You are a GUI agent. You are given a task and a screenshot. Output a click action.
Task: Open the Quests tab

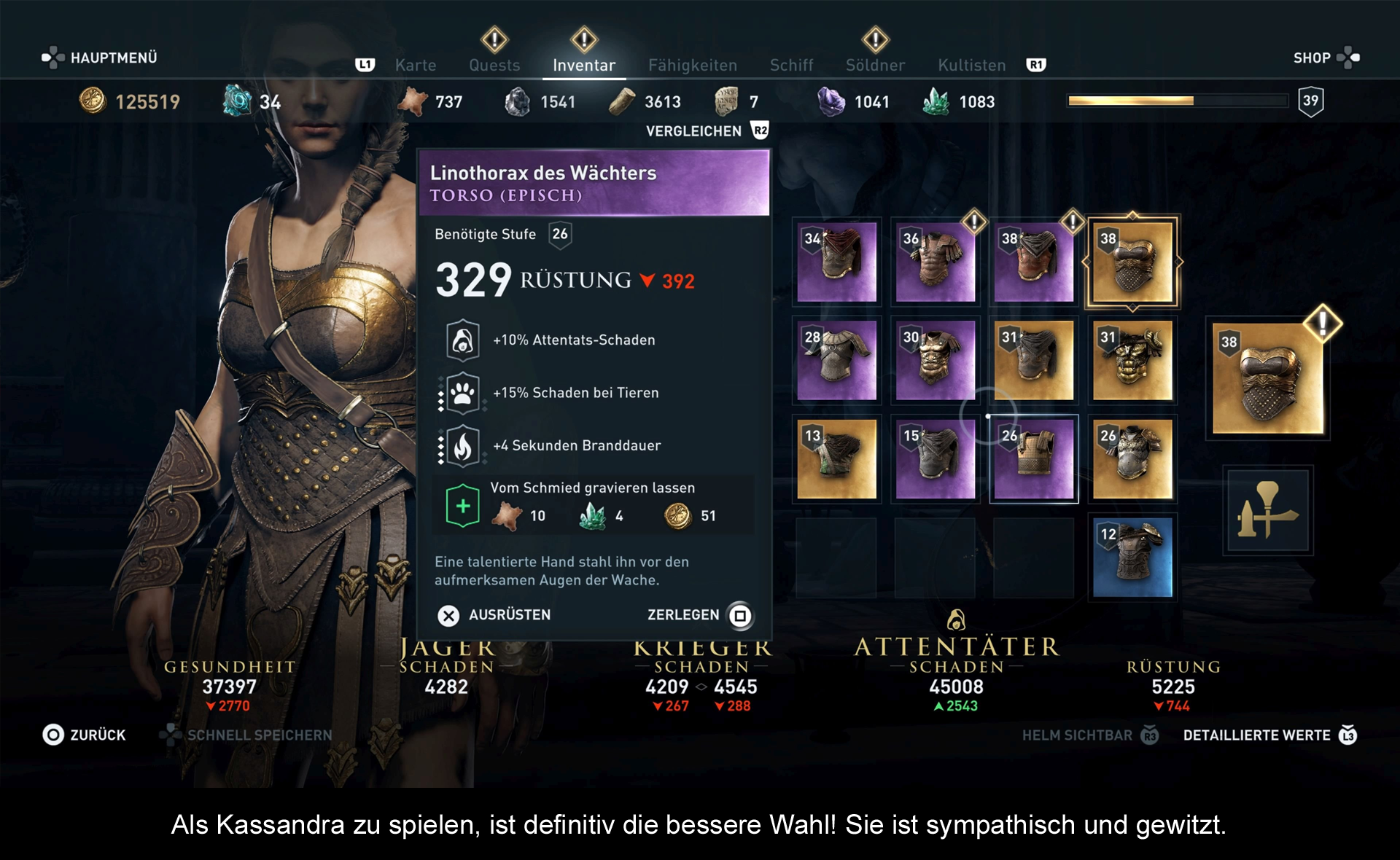coord(494,65)
